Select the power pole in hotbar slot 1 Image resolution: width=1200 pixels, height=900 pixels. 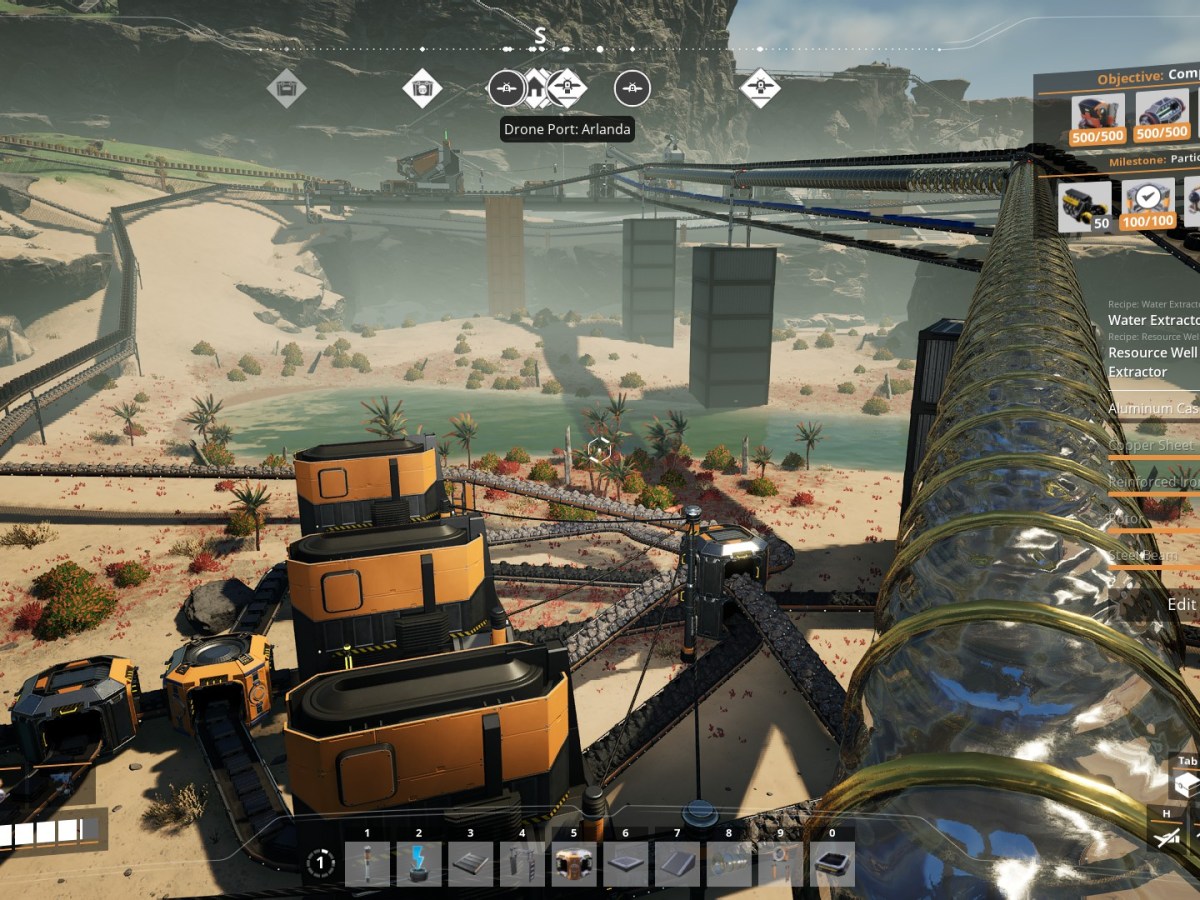pos(367,864)
